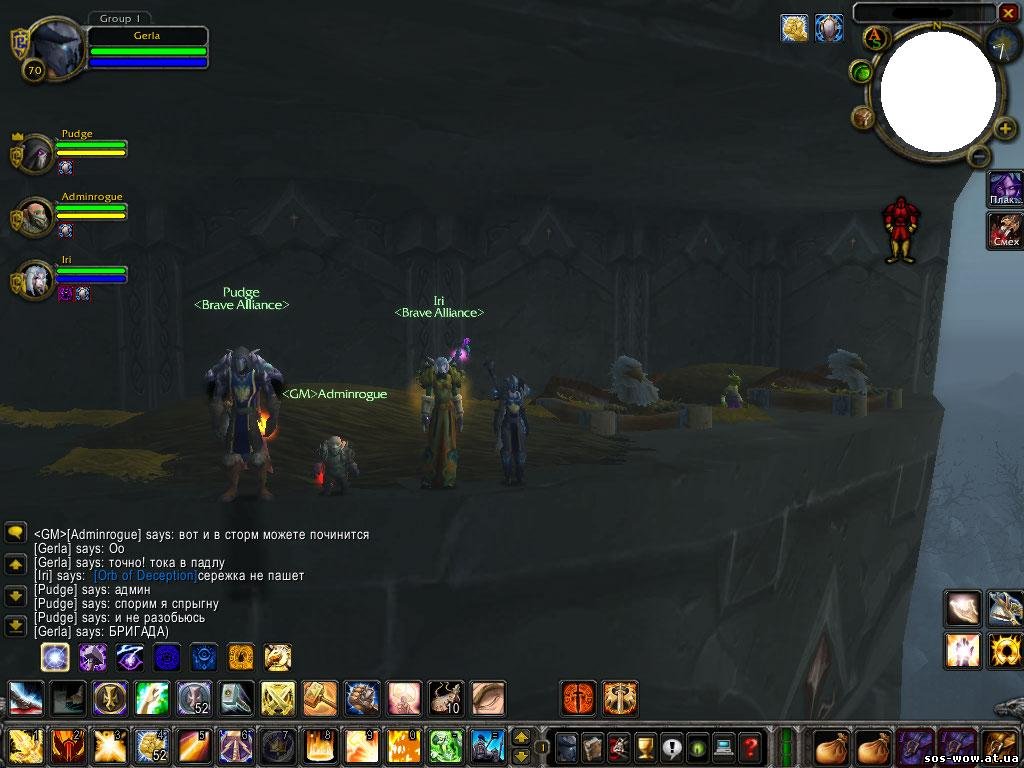Open the day-night clock button on minimap
This screenshot has width=1024, height=768.
1003,44
